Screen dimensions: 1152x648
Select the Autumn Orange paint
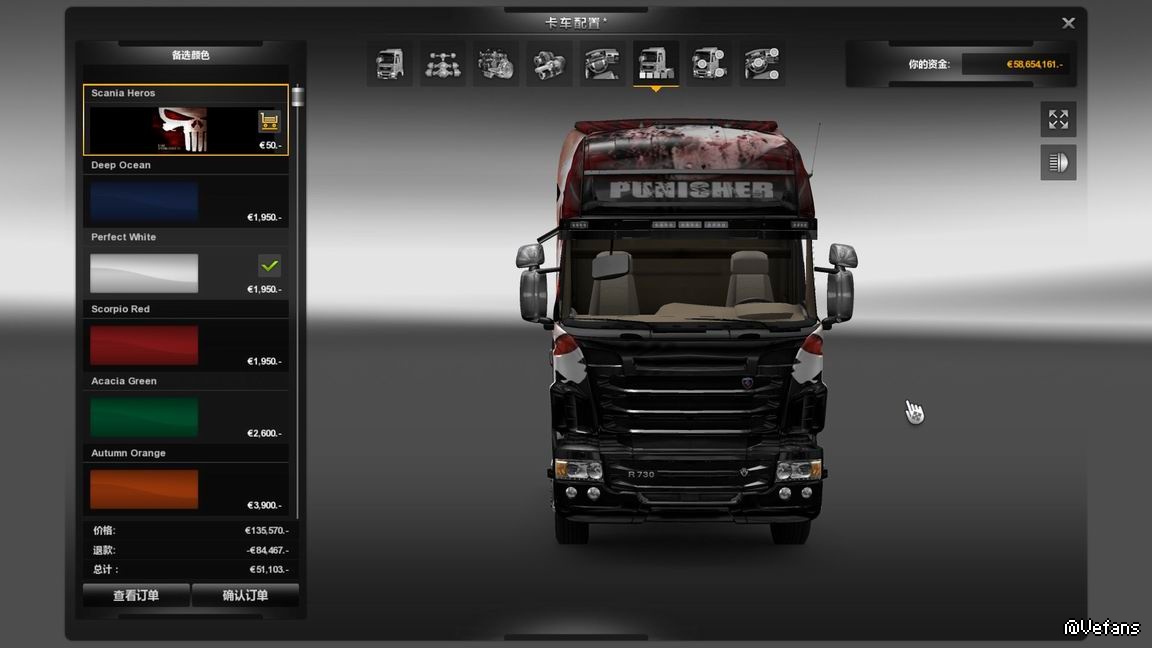(x=144, y=489)
